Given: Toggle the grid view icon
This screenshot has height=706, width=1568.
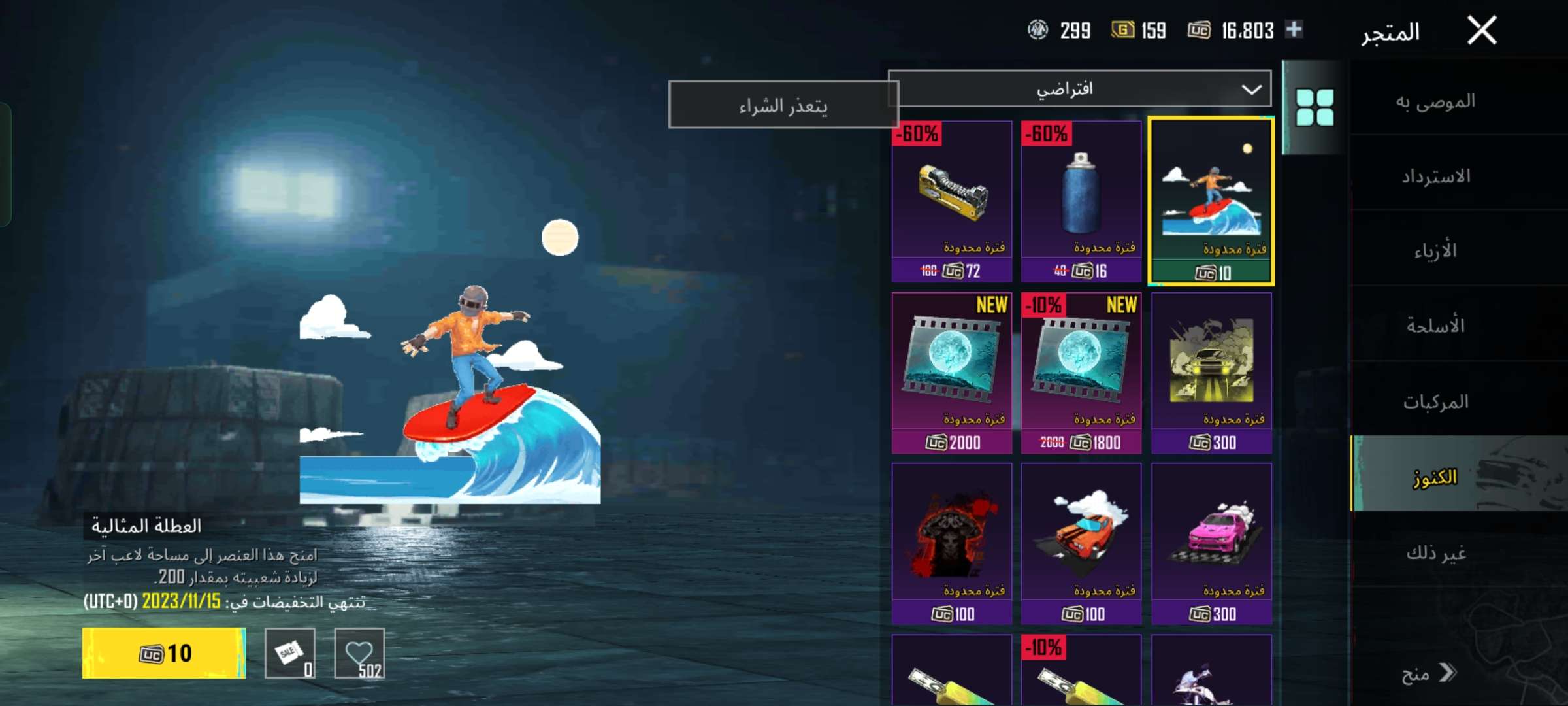Looking at the screenshot, I should (1315, 107).
